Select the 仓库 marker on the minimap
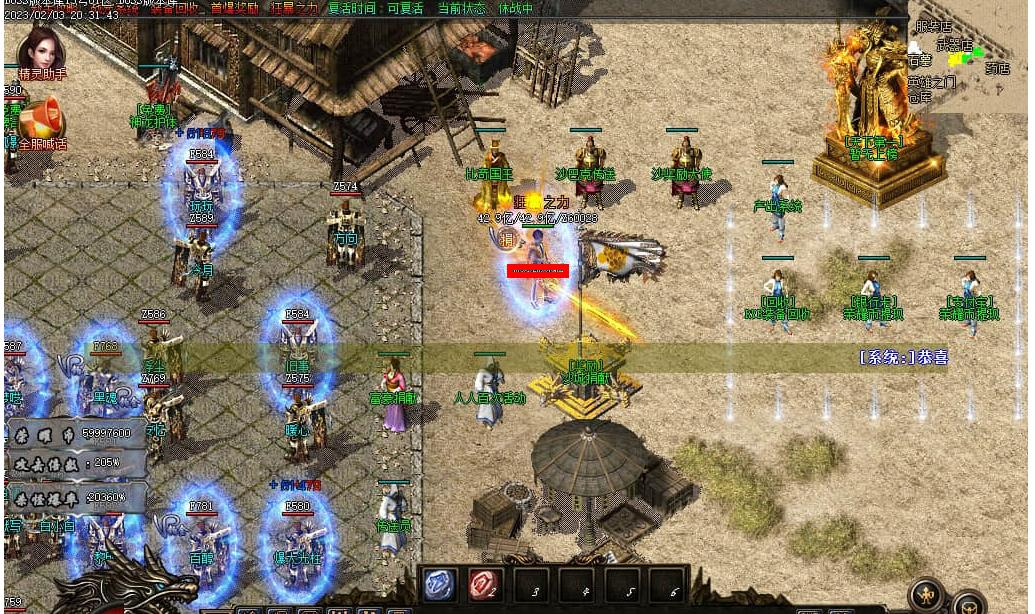 (920, 98)
